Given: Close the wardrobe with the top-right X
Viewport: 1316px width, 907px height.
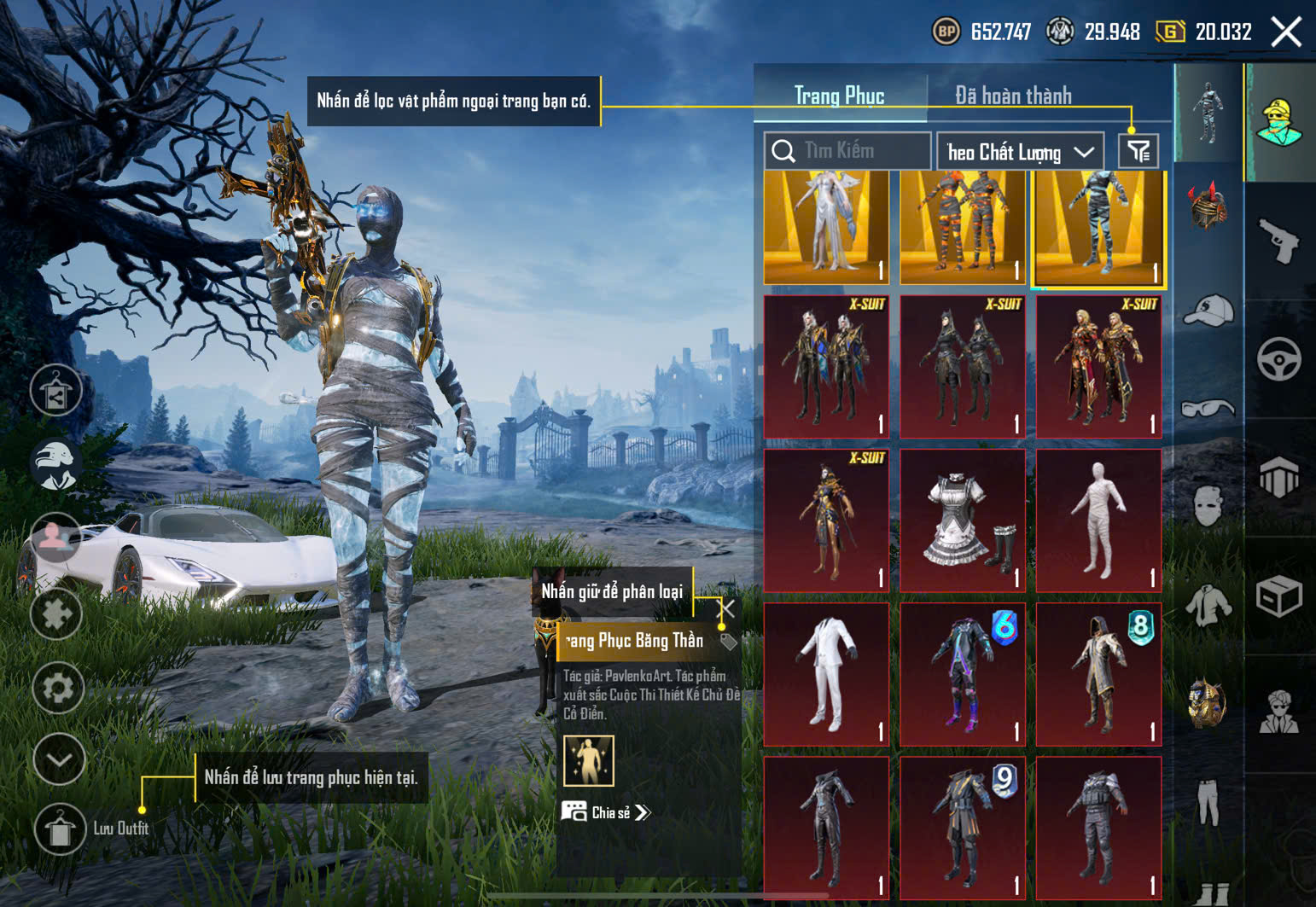Looking at the screenshot, I should pyautogui.click(x=1286, y=32).
